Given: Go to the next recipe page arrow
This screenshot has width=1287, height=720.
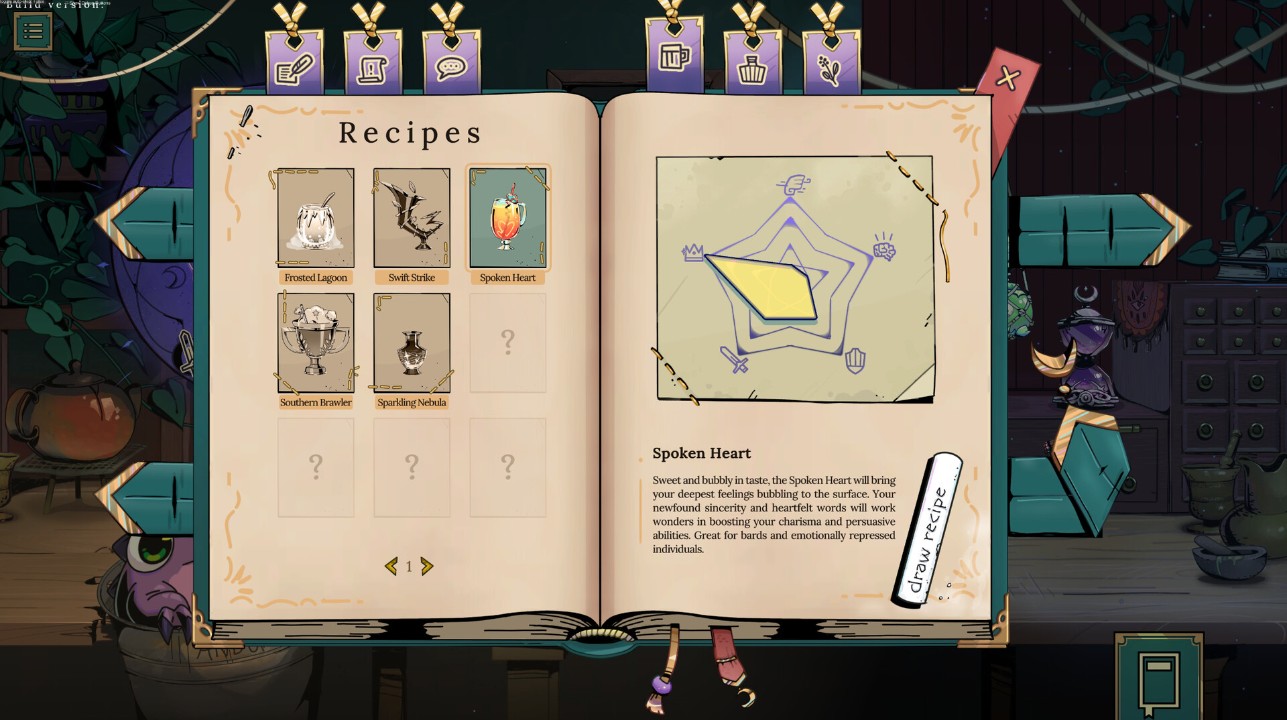Looking at the screenshot, I should [x=427, y=567].
